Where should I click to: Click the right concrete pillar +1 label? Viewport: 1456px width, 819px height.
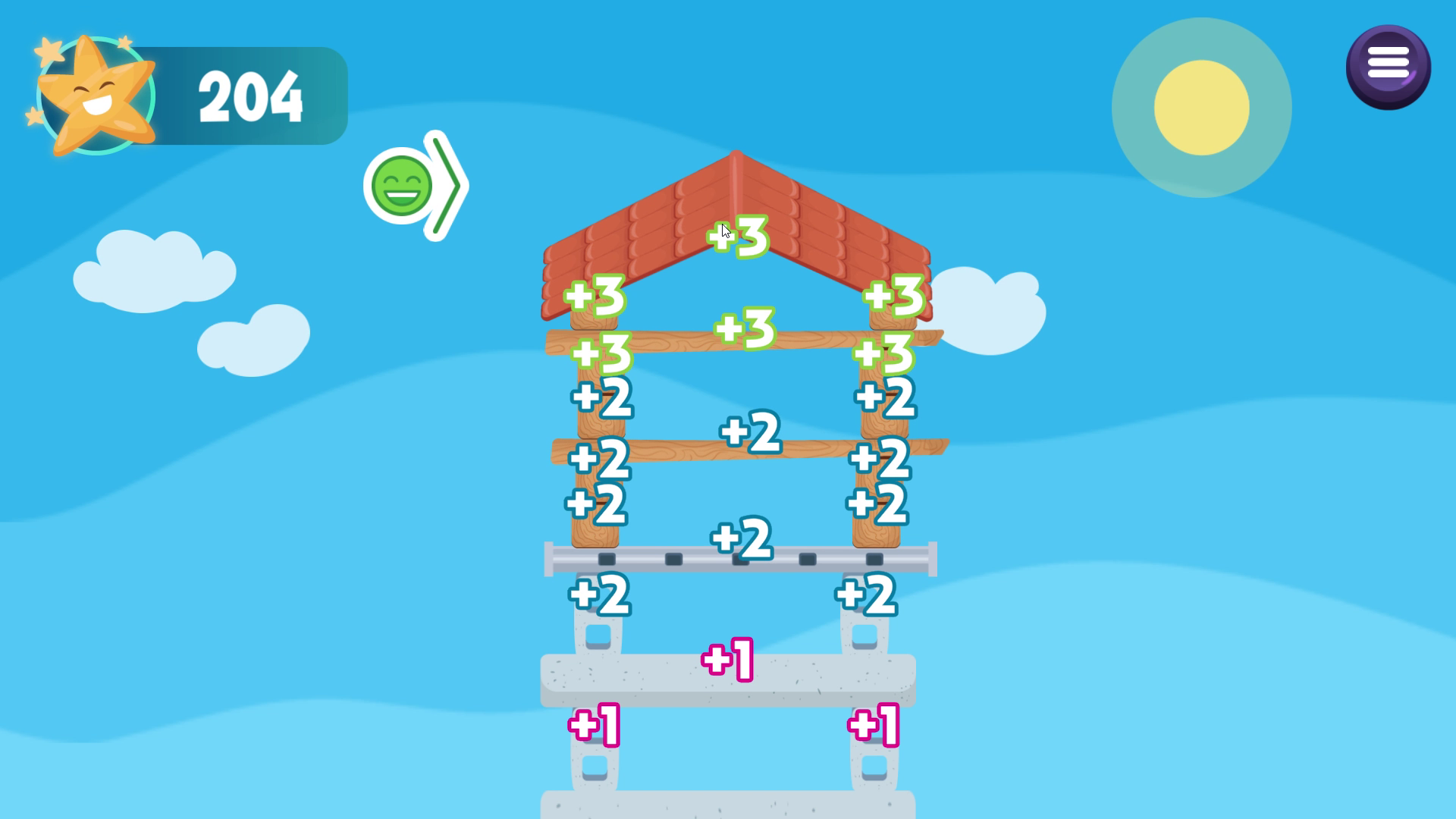click(872, 726)
